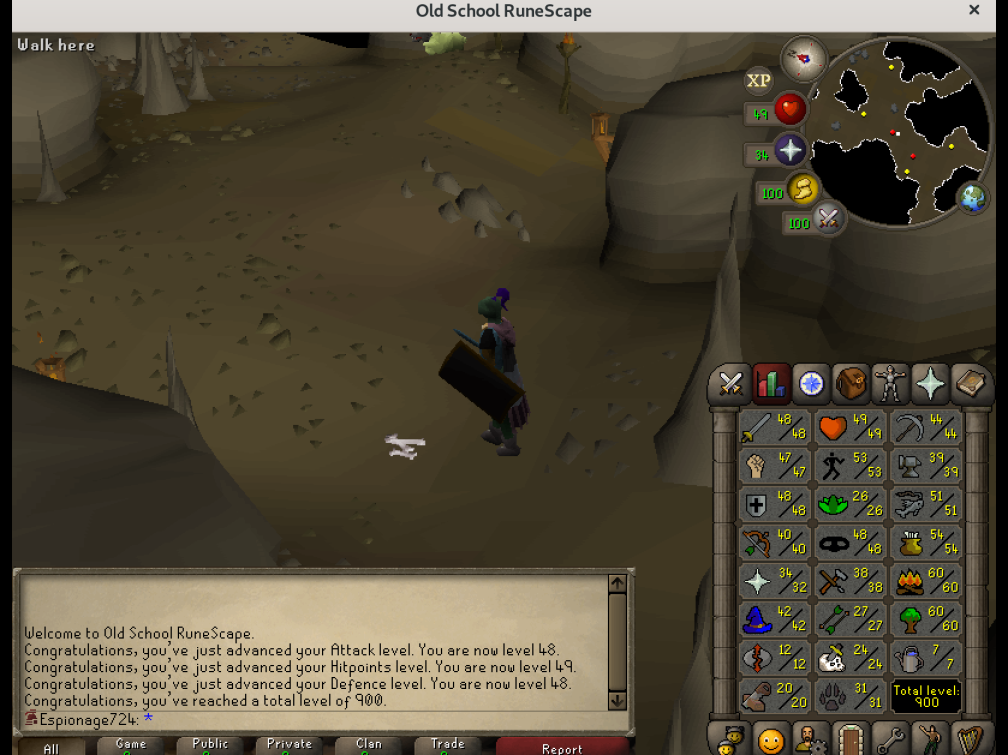Toggle the XP drops button
This screenshot has width=1008, height=755.
tap(759, 80)
